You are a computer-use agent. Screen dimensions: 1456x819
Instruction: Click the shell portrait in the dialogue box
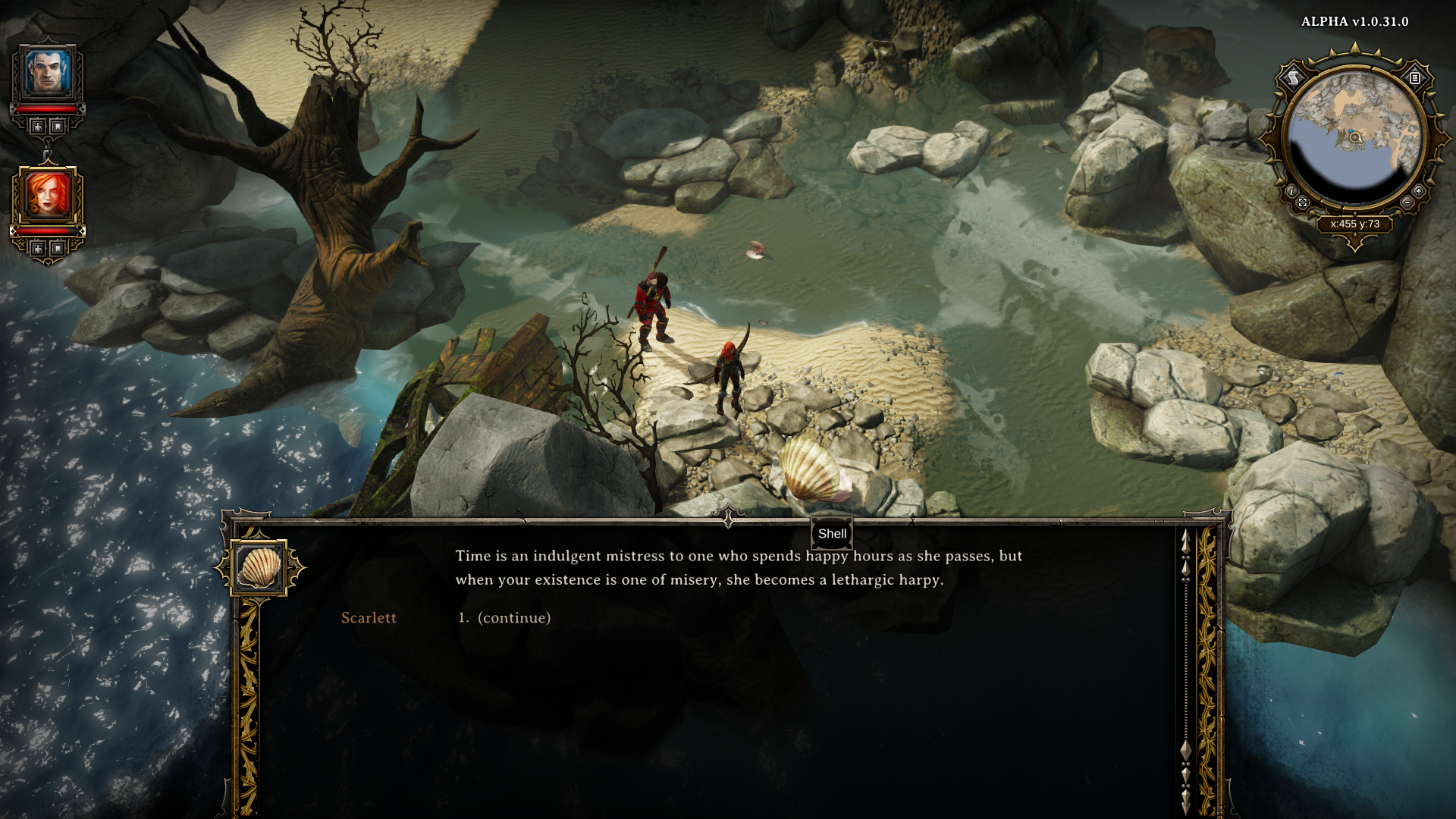pos(259,567)
